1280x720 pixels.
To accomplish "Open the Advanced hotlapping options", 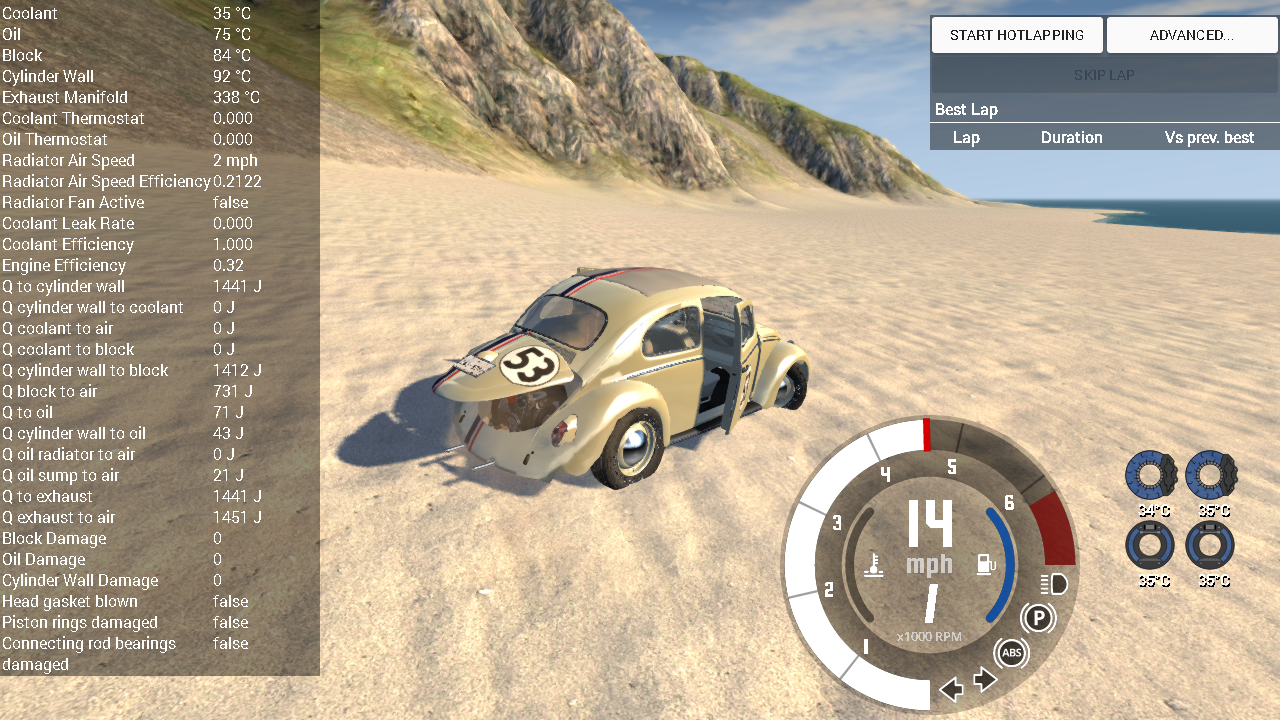I will click(1191, 35).
